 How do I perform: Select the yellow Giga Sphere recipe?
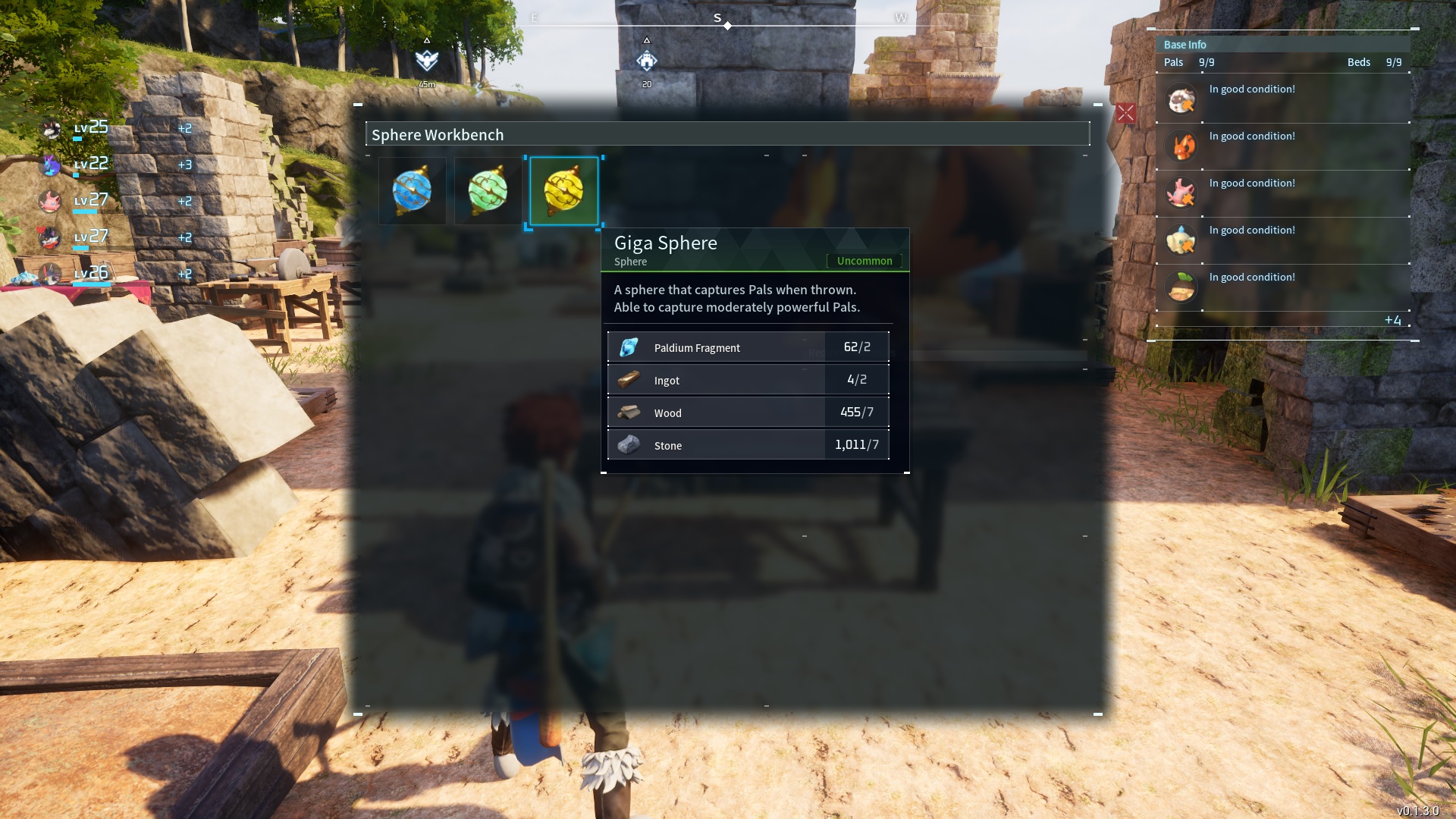pyautogui.click(x=563, y=190)
